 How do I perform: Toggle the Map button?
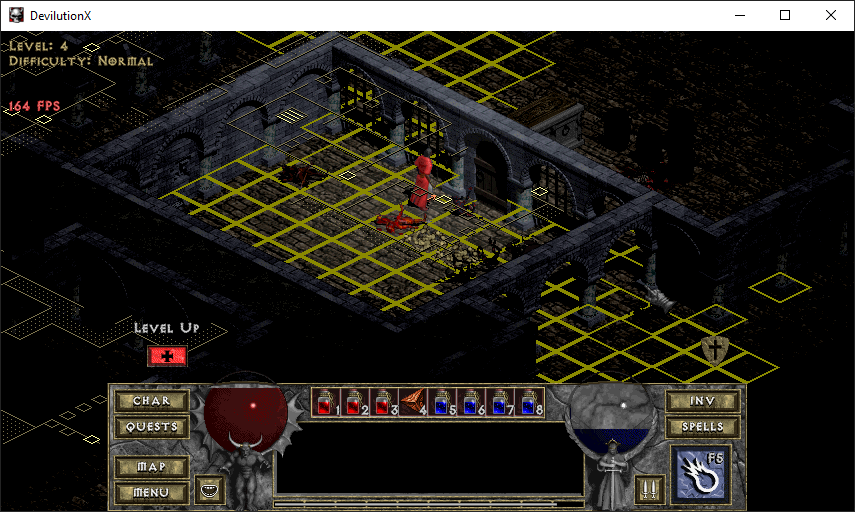[x=151, y=467]
